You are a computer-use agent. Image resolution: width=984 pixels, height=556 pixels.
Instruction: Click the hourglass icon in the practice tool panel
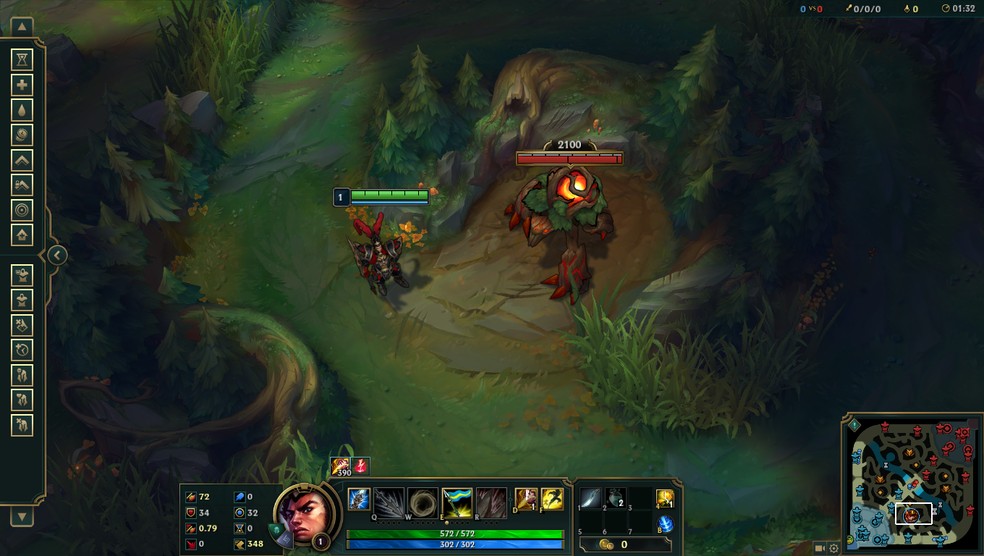tap(22, 60)
